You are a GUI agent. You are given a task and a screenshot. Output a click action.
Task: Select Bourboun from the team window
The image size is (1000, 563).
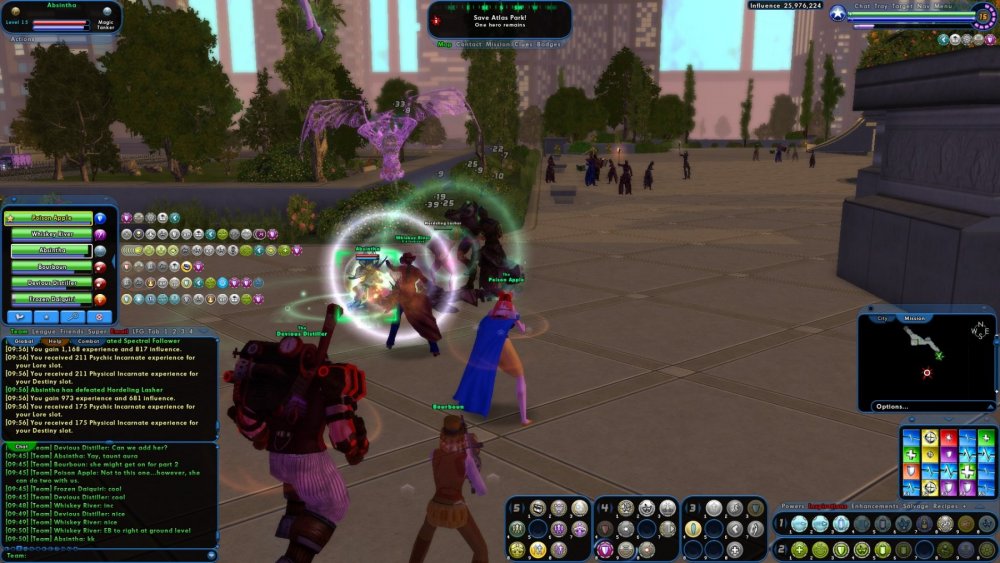tap(50, 267)
